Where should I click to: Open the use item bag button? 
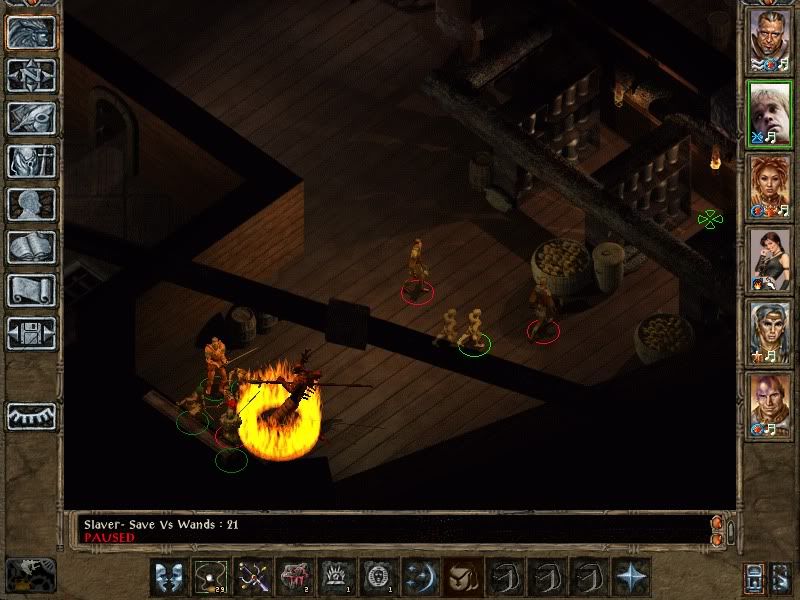(461, 576)
